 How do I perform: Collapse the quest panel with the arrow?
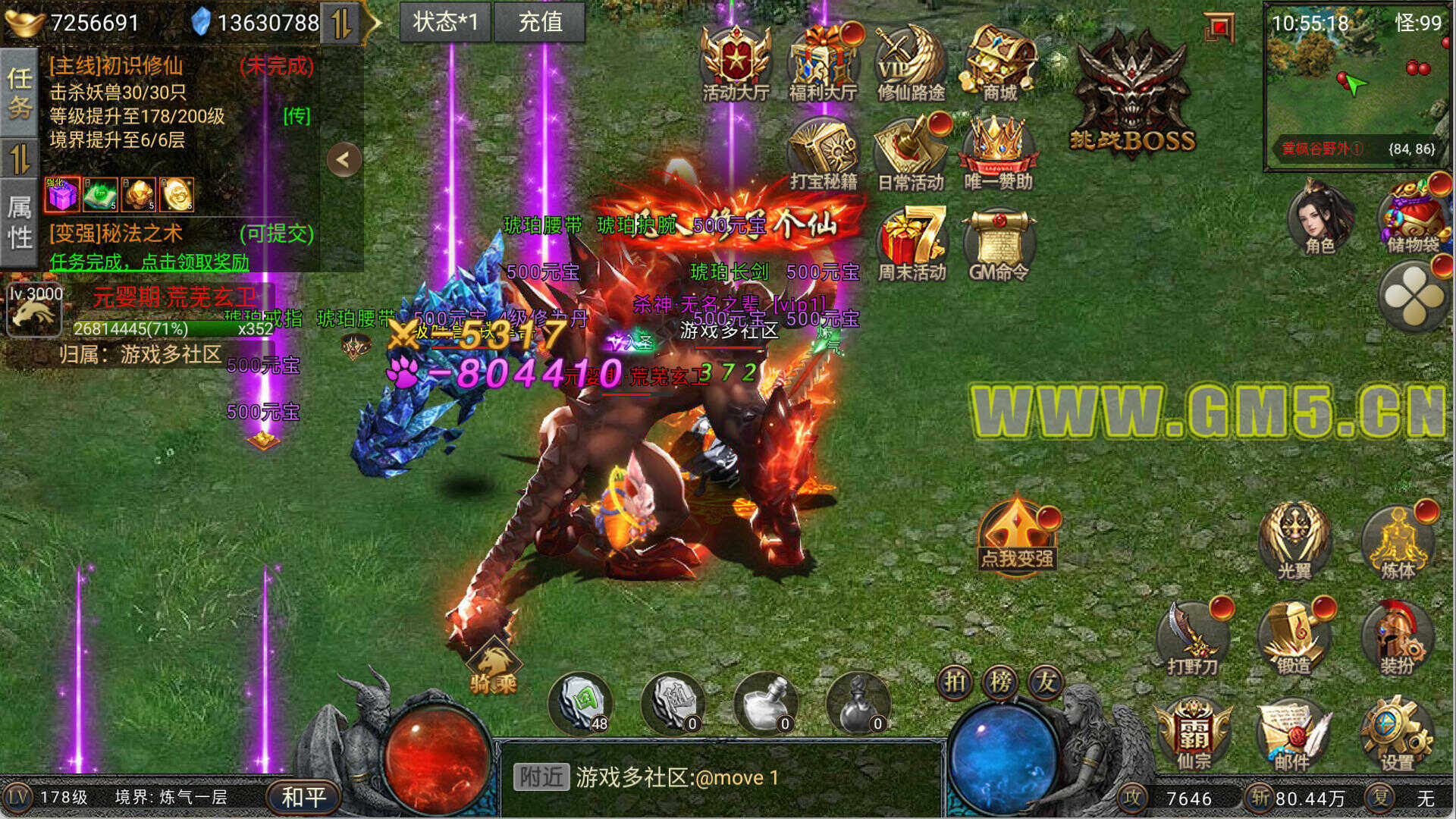tap(344, 160)
